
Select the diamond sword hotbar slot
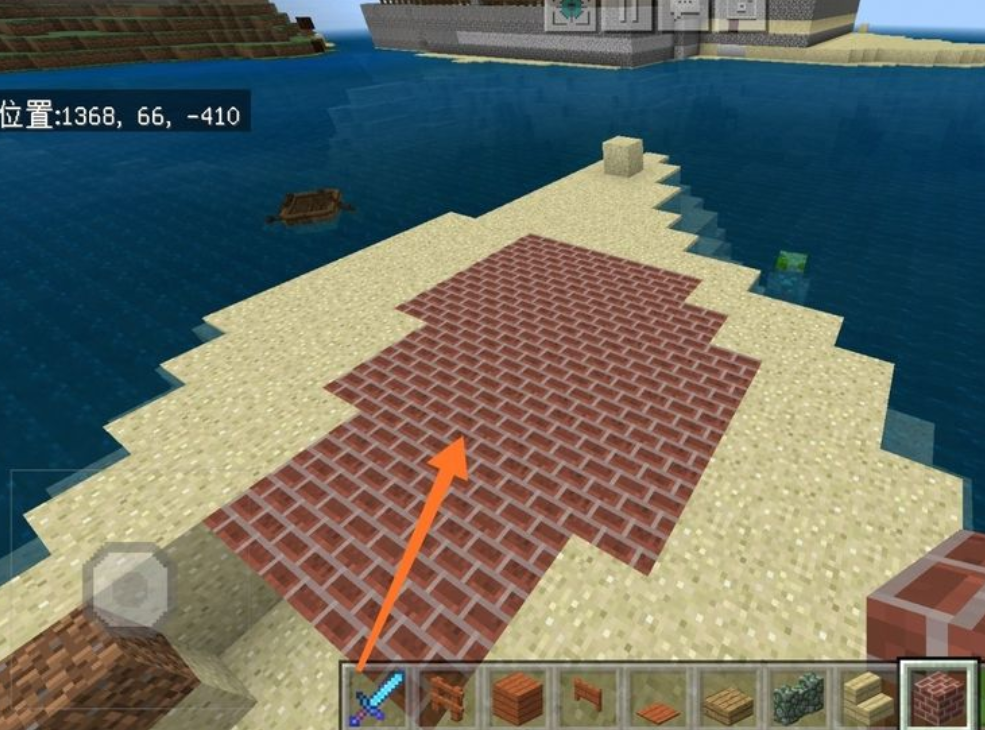pos(375,696)
